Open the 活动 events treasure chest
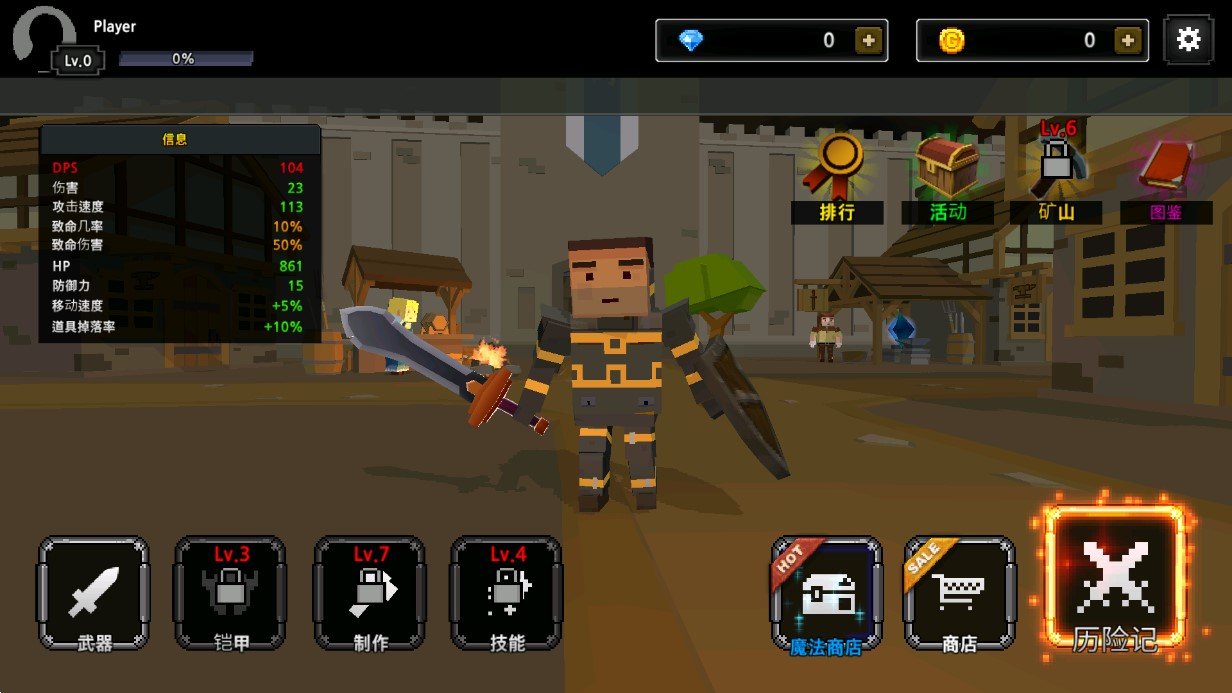This screenshot has height=693, width=1232. [x=948, y=172]
